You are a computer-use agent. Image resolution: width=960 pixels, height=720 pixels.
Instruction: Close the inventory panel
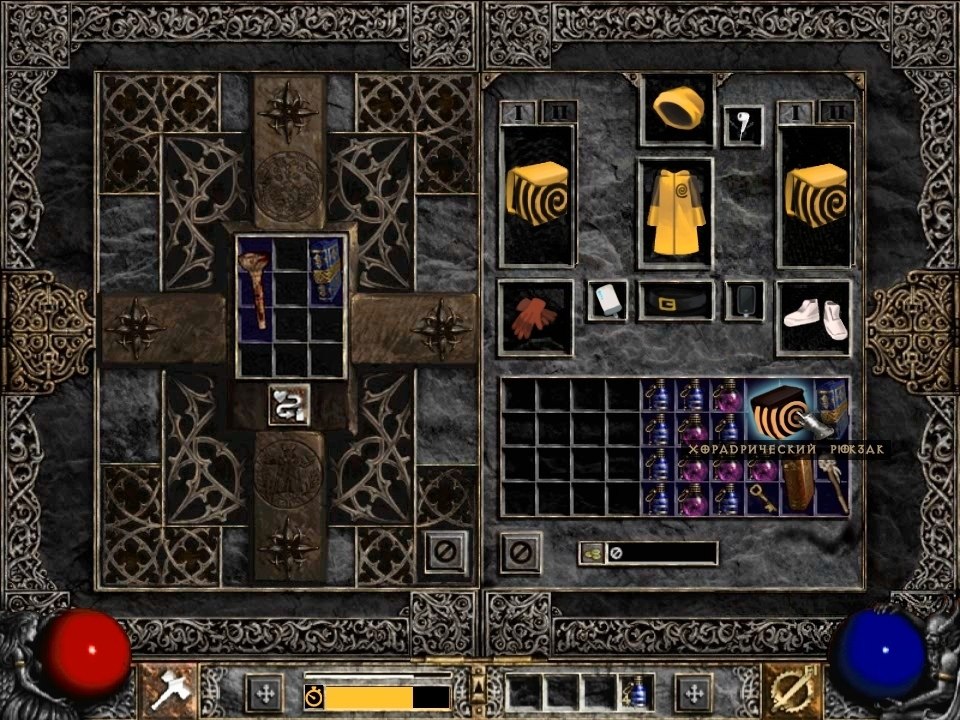pos(520,551)
